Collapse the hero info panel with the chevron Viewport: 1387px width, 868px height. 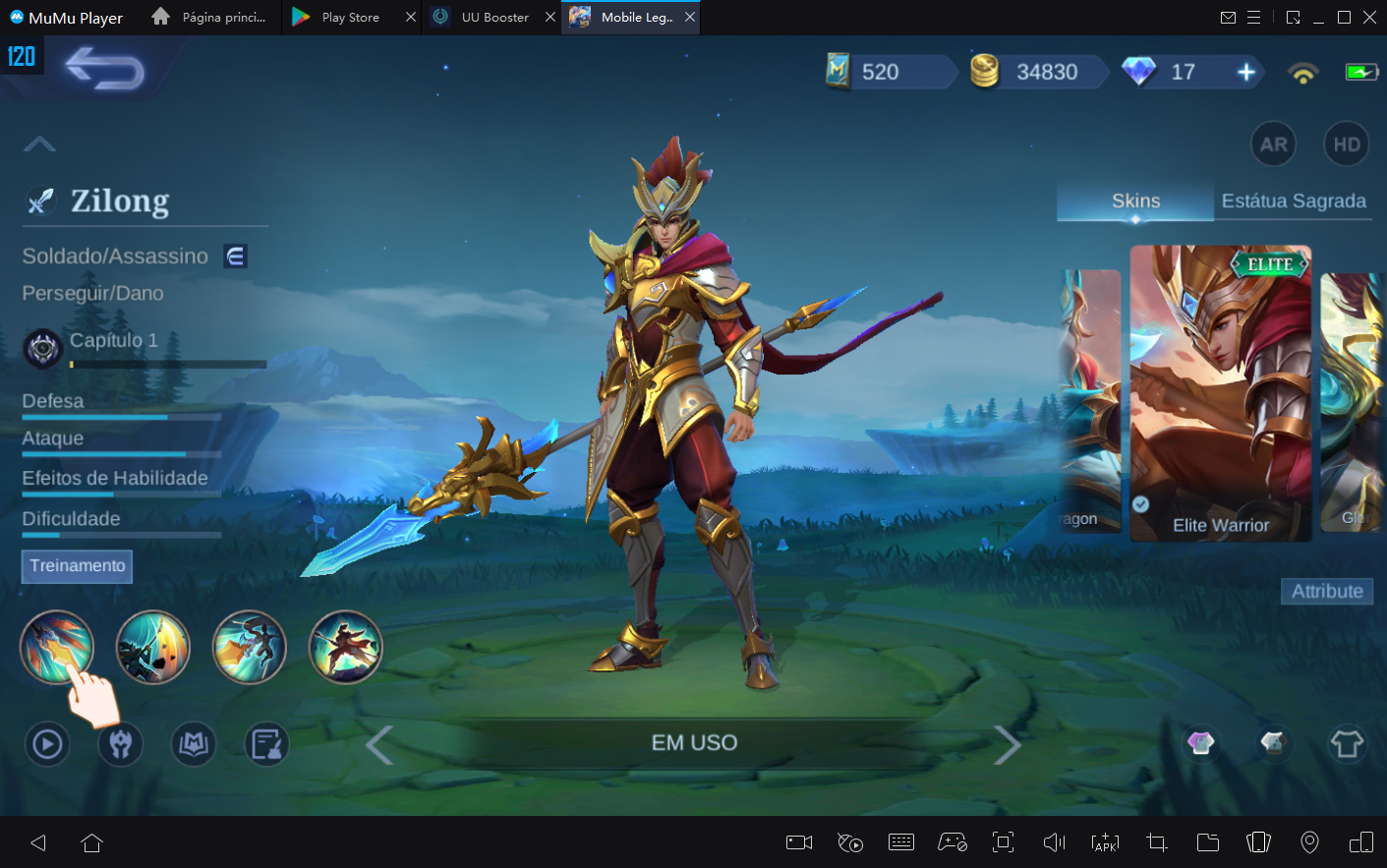click(39, 144)
